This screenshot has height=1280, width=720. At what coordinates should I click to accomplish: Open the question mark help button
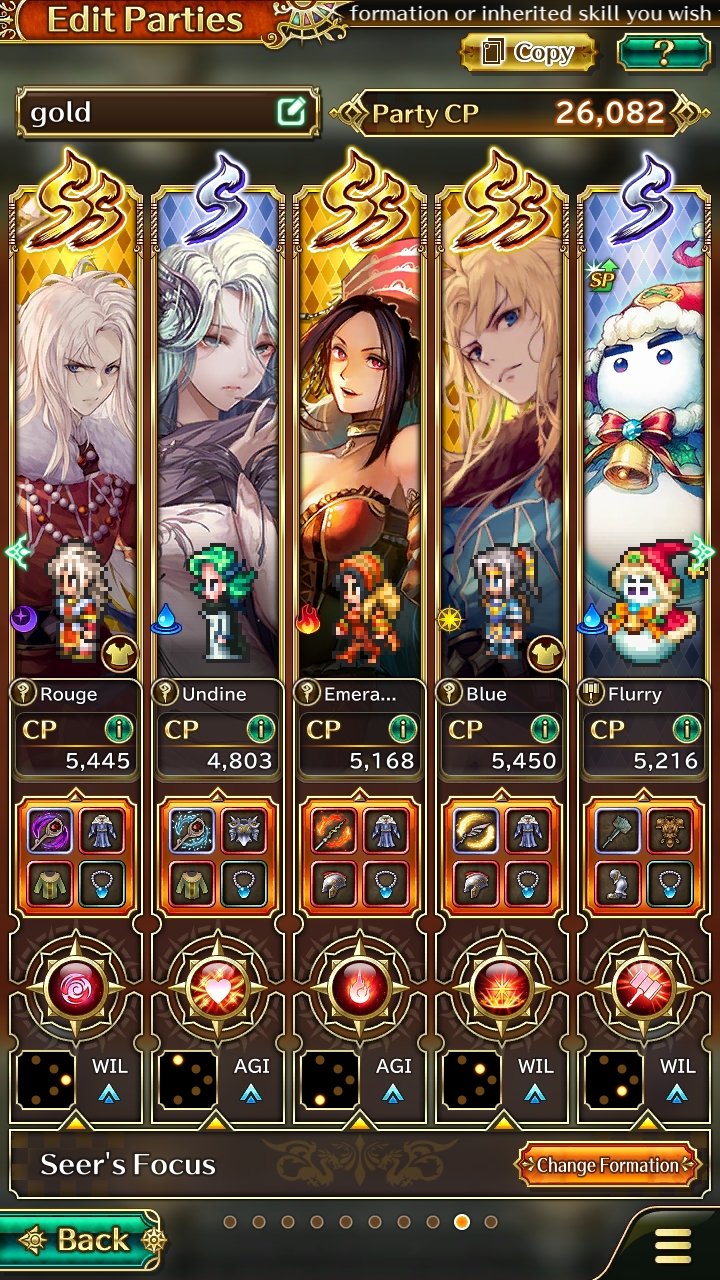[663, 52]
